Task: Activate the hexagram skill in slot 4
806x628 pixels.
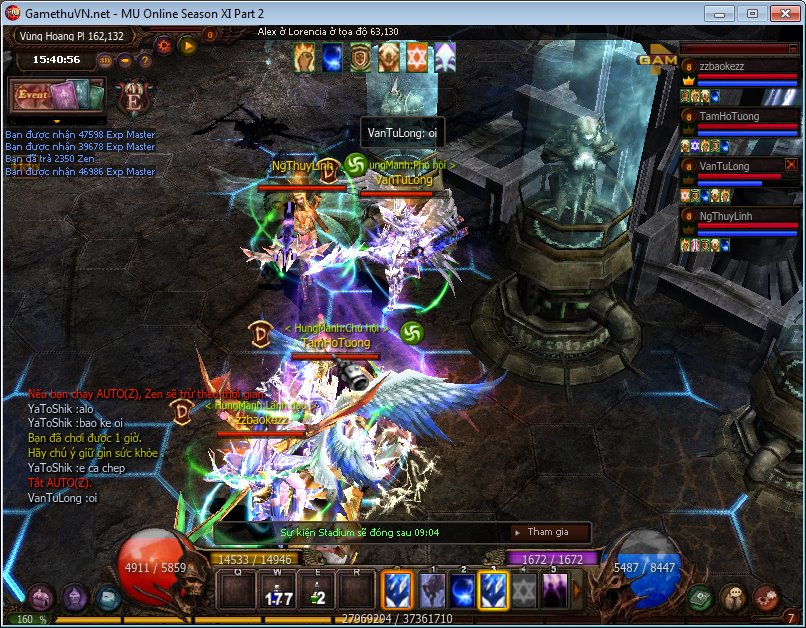Action: pyautogui.click(x=524, y=589)
